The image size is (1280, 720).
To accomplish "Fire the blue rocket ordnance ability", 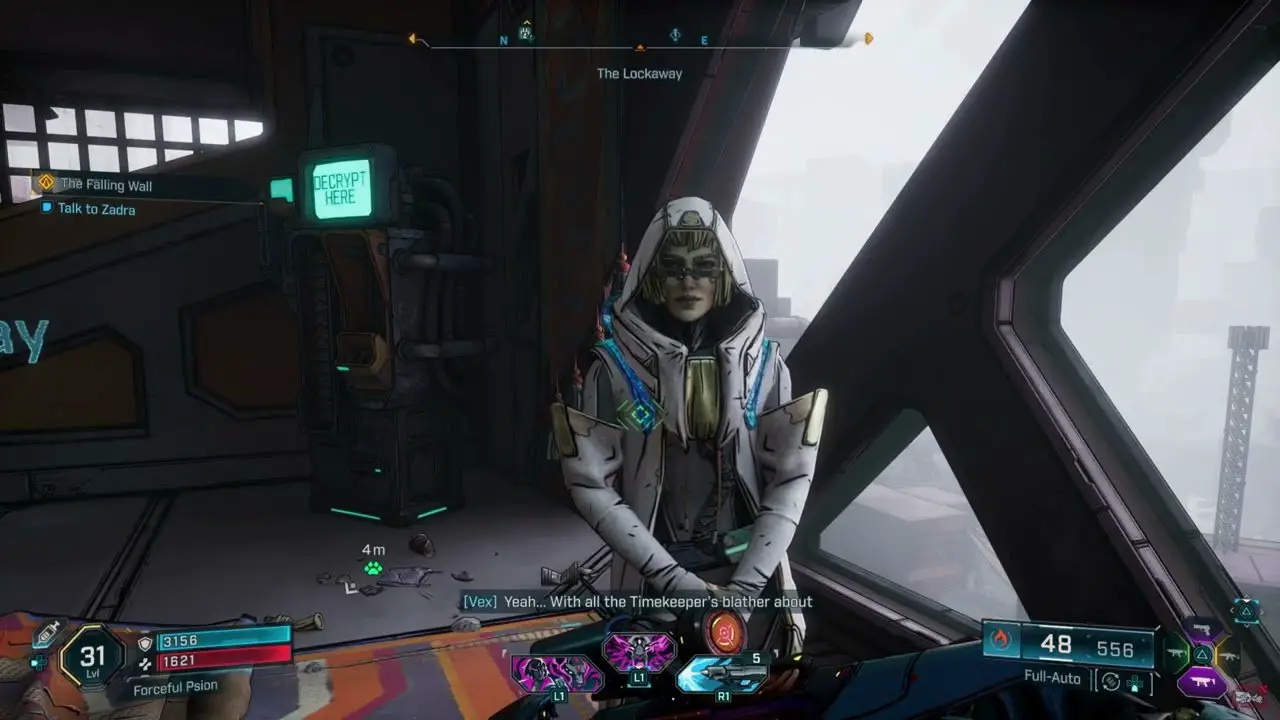I will tap(709, 675).
